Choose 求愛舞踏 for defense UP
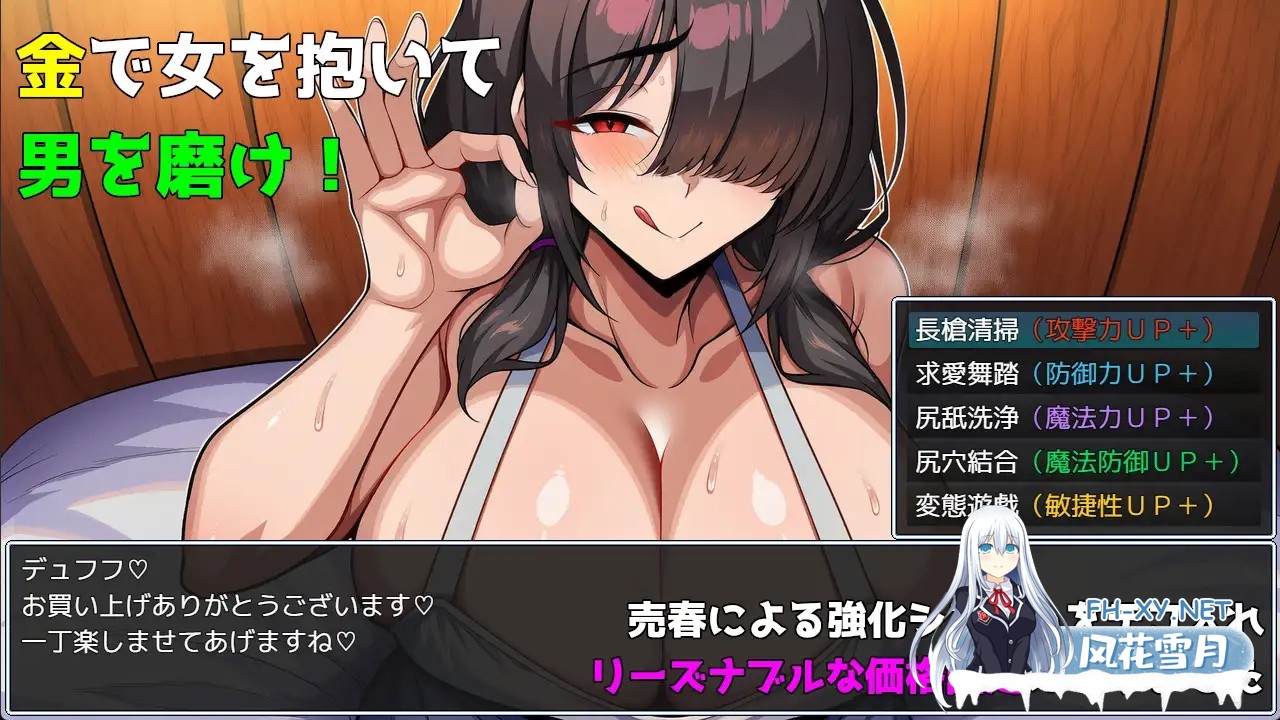The height and width of the screenshot is (720, 1280). pyautogui.click(x=967, y=374)
